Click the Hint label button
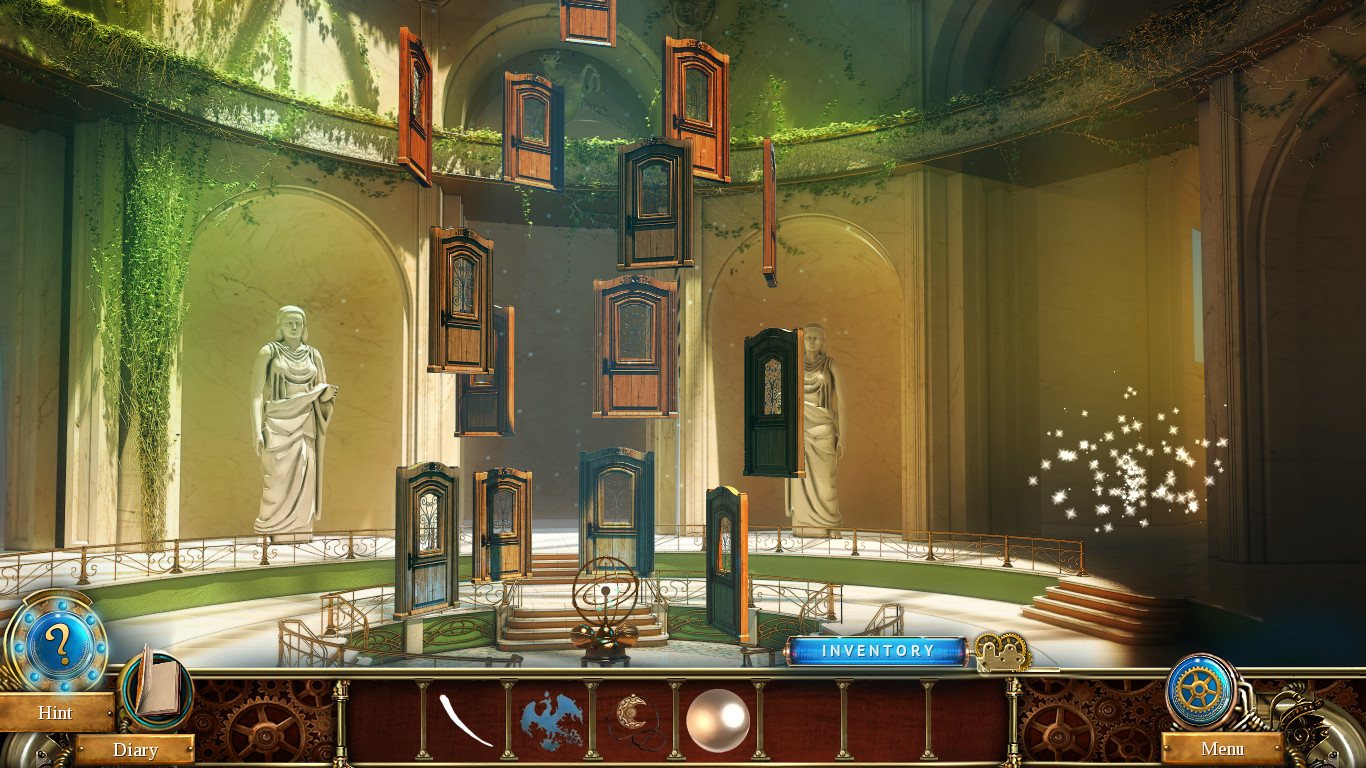1366x768 pixels. 55,713
